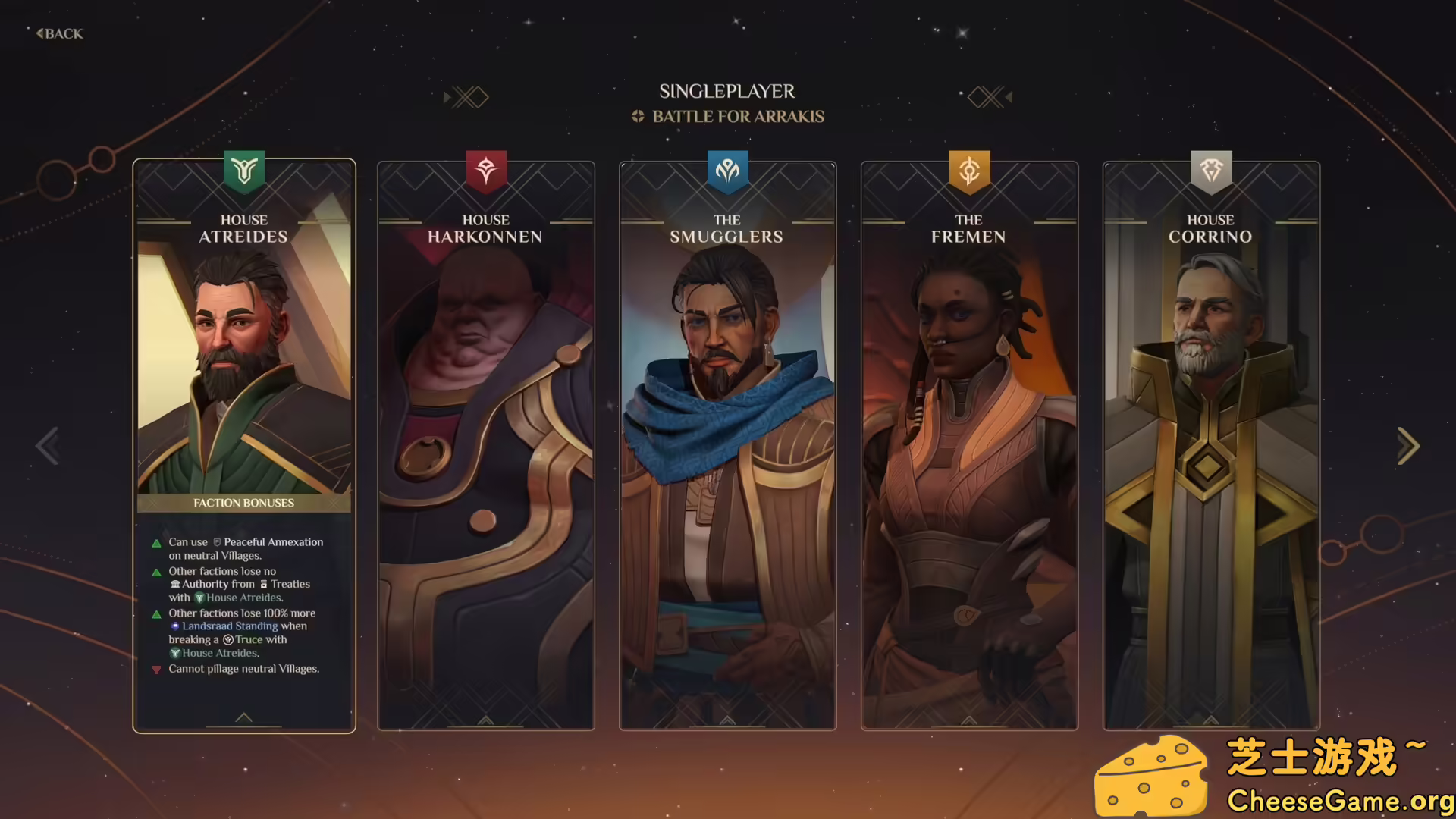
Task: Expand The Fremen's bonuses with bottom chevron
Action: coord(969,720)
